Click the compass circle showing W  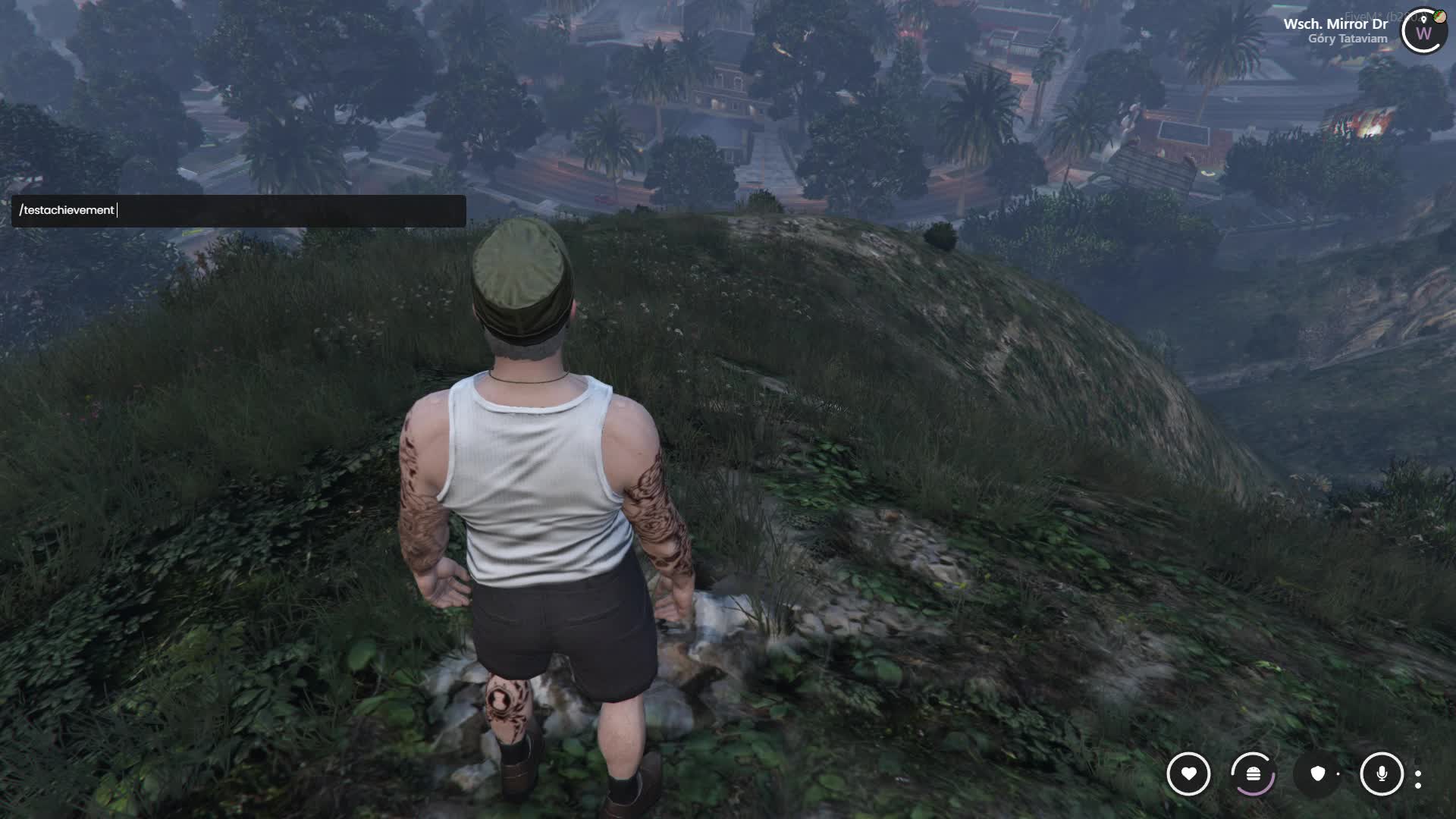[x=1423, y=33]
